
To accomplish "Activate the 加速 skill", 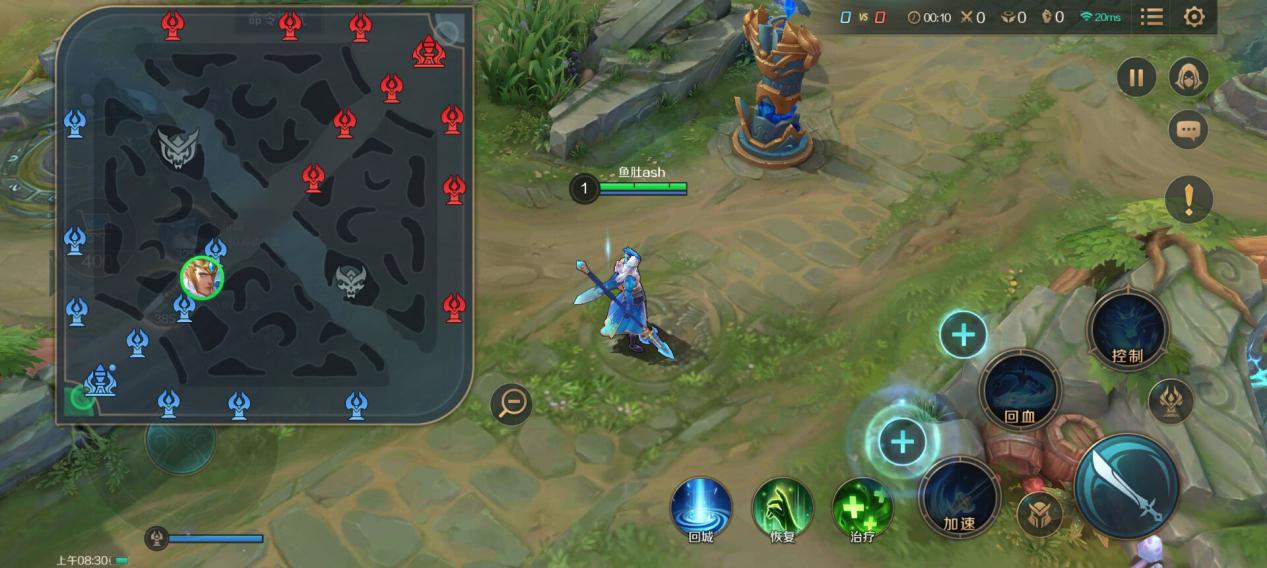I will (958, 497).
